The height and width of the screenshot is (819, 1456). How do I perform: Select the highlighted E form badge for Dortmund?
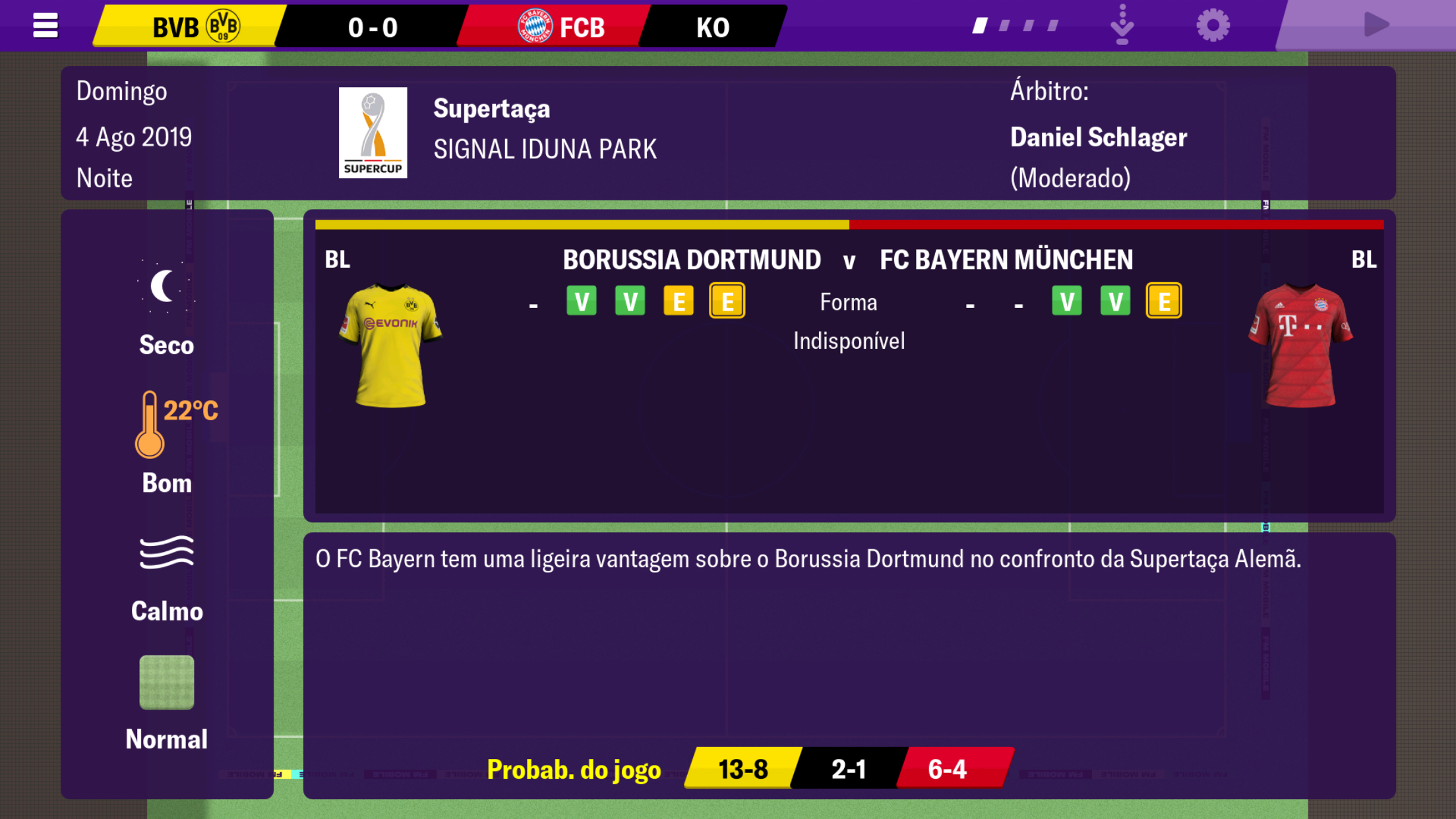726,300
